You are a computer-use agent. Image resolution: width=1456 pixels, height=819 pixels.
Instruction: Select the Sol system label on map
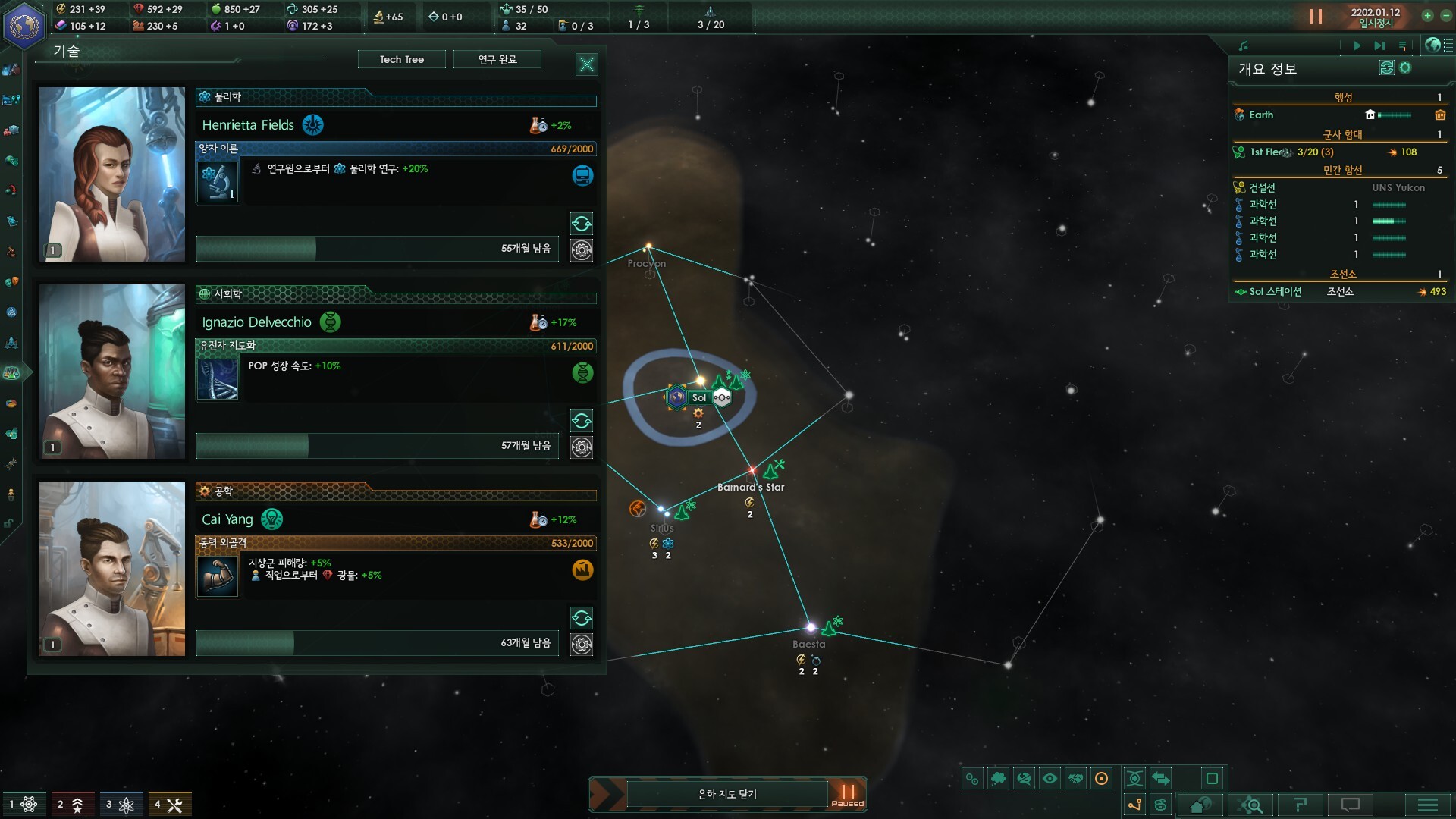(x=698, y=397)
